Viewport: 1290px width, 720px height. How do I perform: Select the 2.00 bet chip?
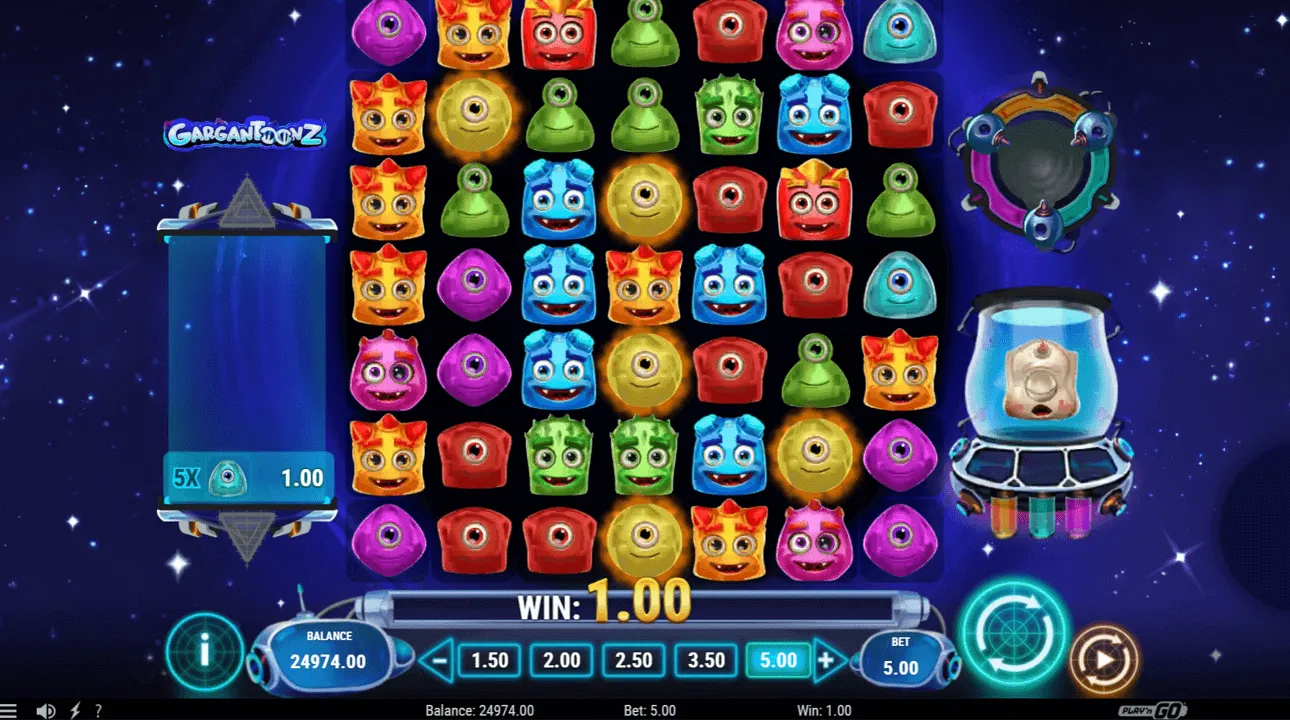(x=560, y=660)
